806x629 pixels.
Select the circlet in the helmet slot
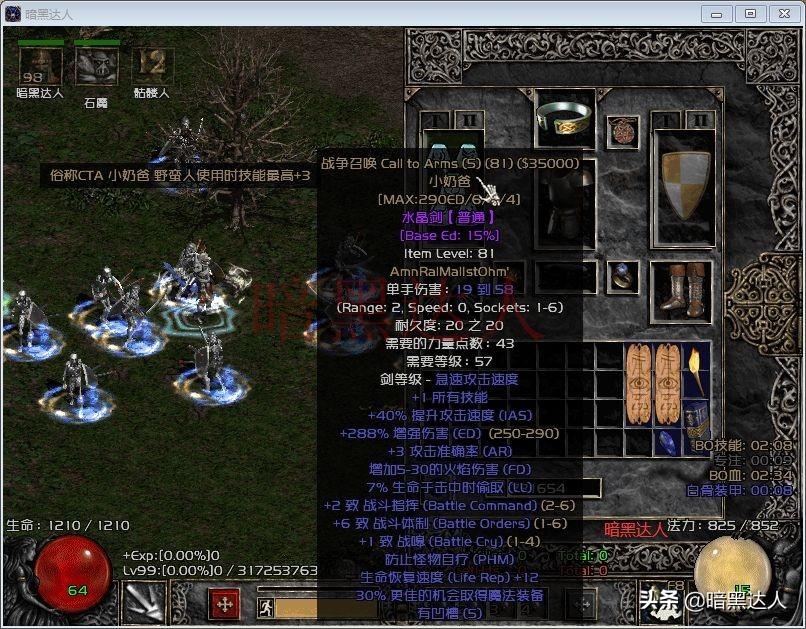click(x=564, y=118)
